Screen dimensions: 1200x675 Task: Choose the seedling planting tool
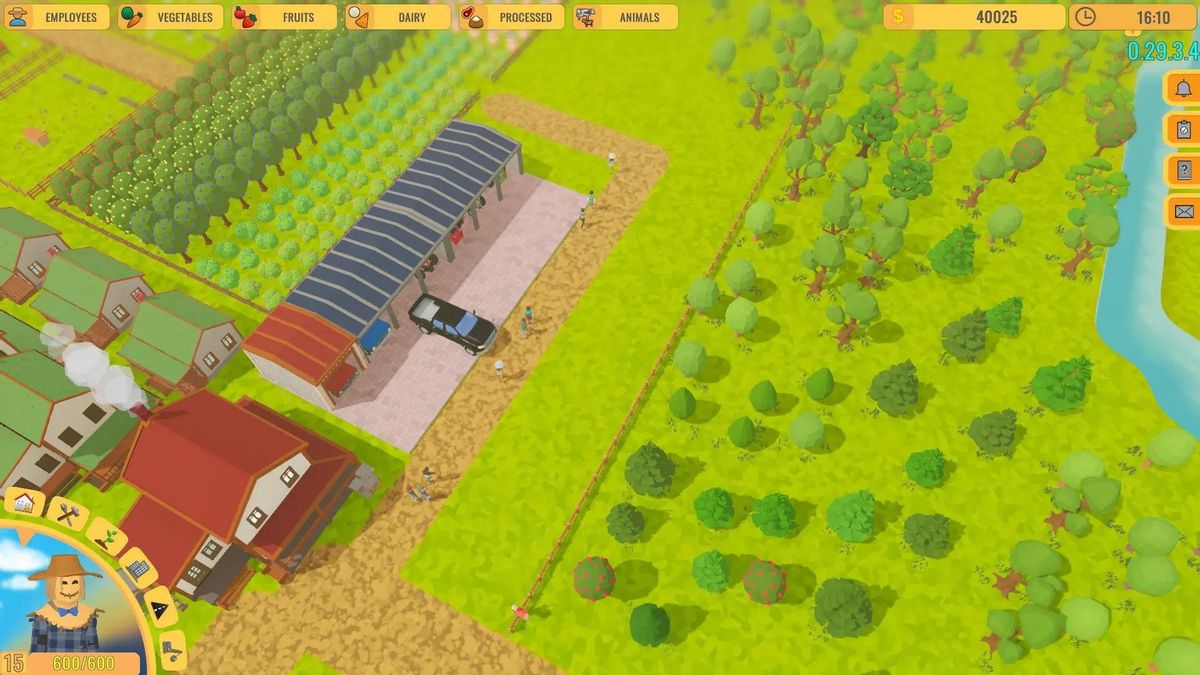tap(105, 537)
